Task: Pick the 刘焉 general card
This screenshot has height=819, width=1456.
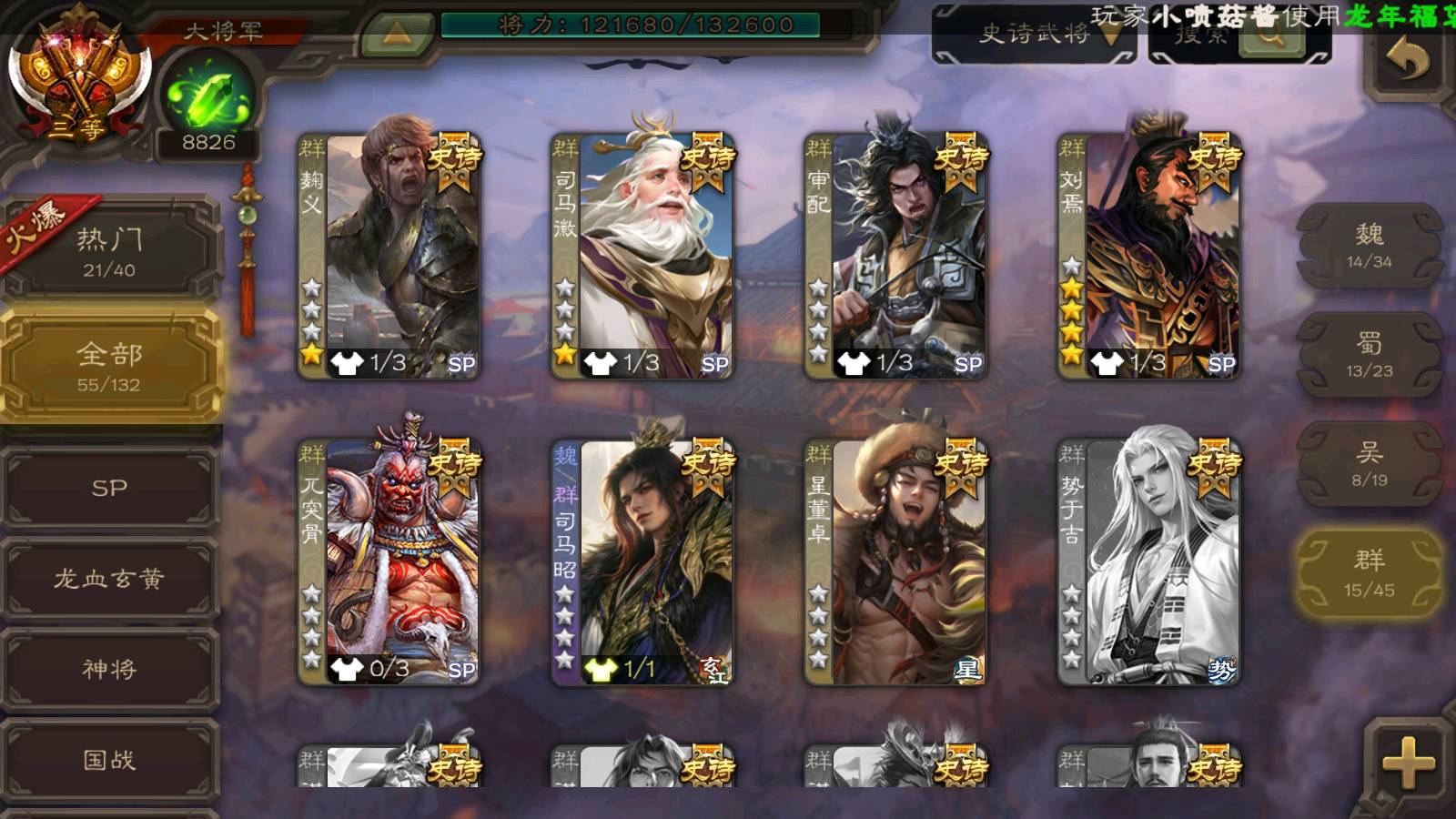Action: coord(1148,257)
